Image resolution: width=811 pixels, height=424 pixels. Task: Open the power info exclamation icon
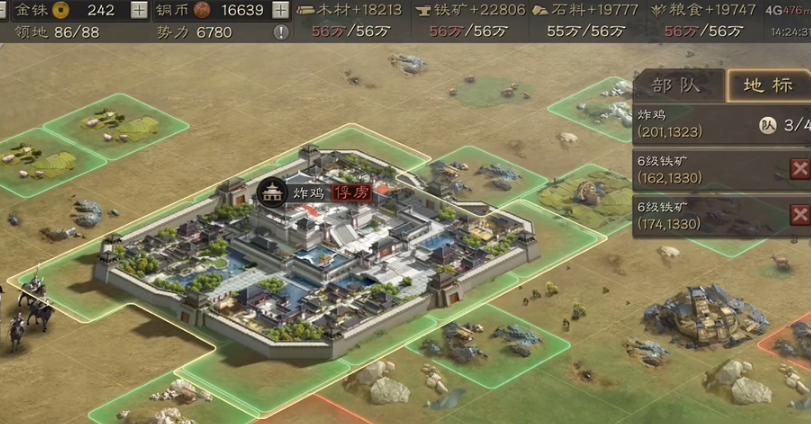pos(281,32)
